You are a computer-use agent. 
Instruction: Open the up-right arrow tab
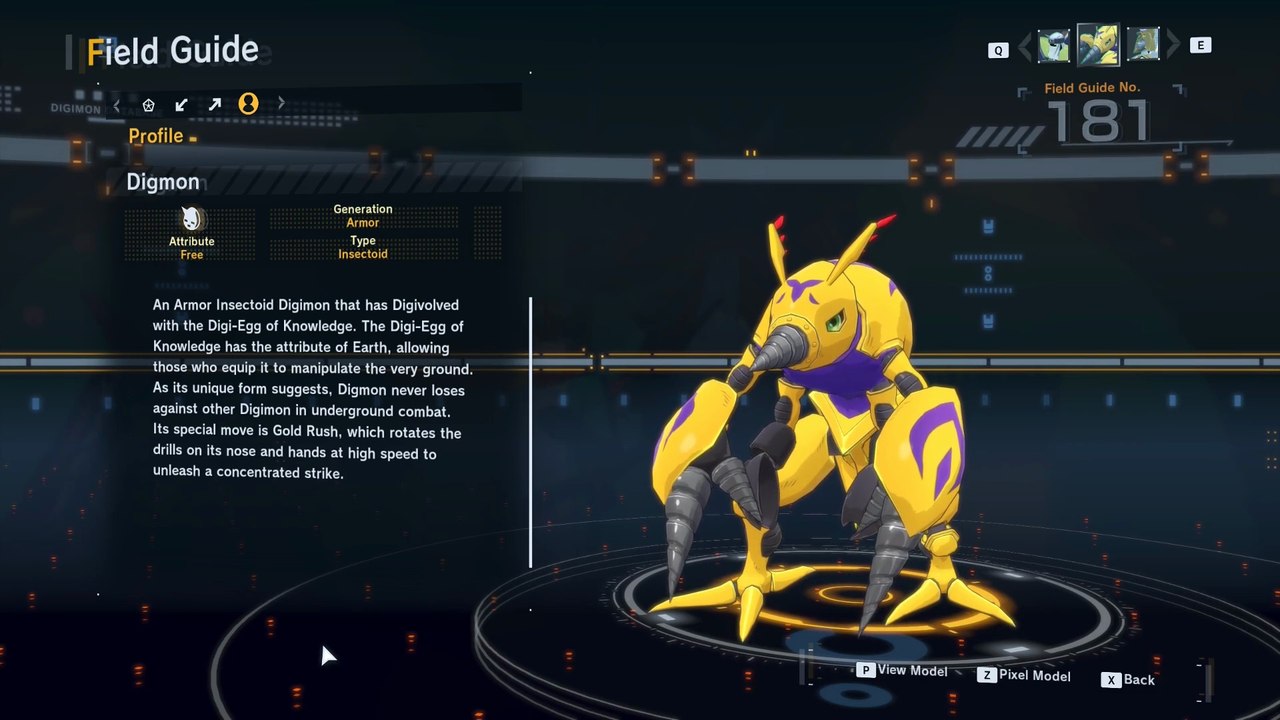(x=214, y=104)
